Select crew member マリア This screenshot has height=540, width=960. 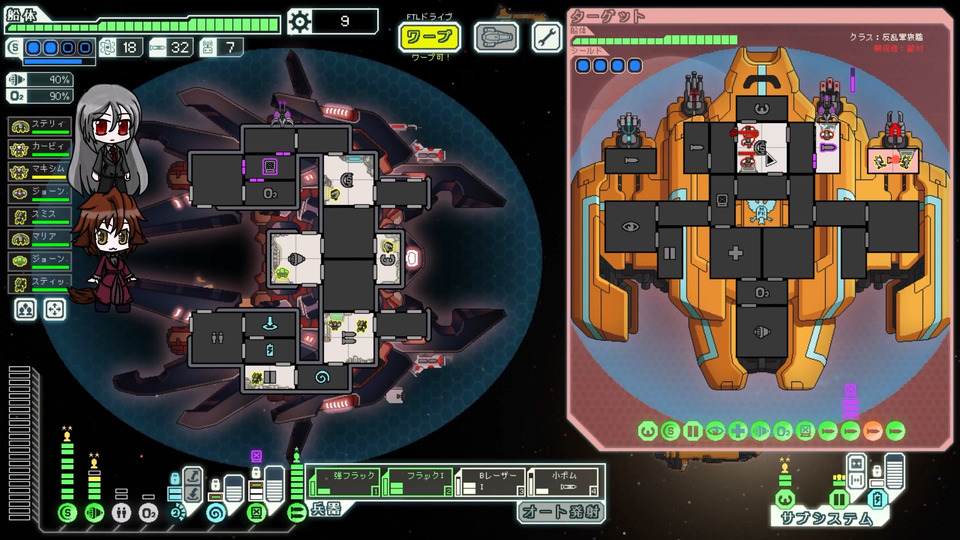coord(41,238)
